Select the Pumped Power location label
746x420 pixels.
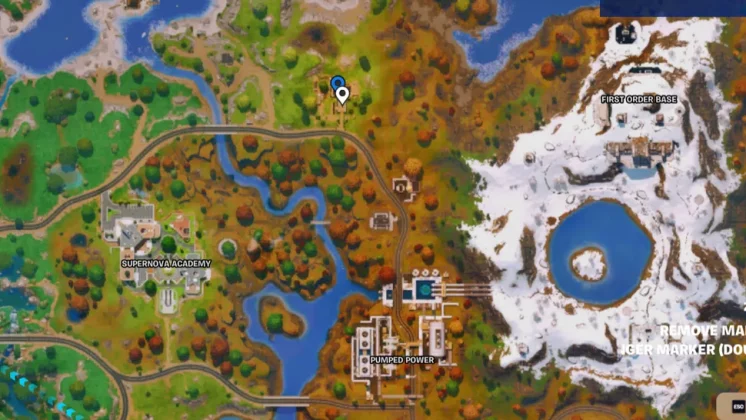point(399,359)
